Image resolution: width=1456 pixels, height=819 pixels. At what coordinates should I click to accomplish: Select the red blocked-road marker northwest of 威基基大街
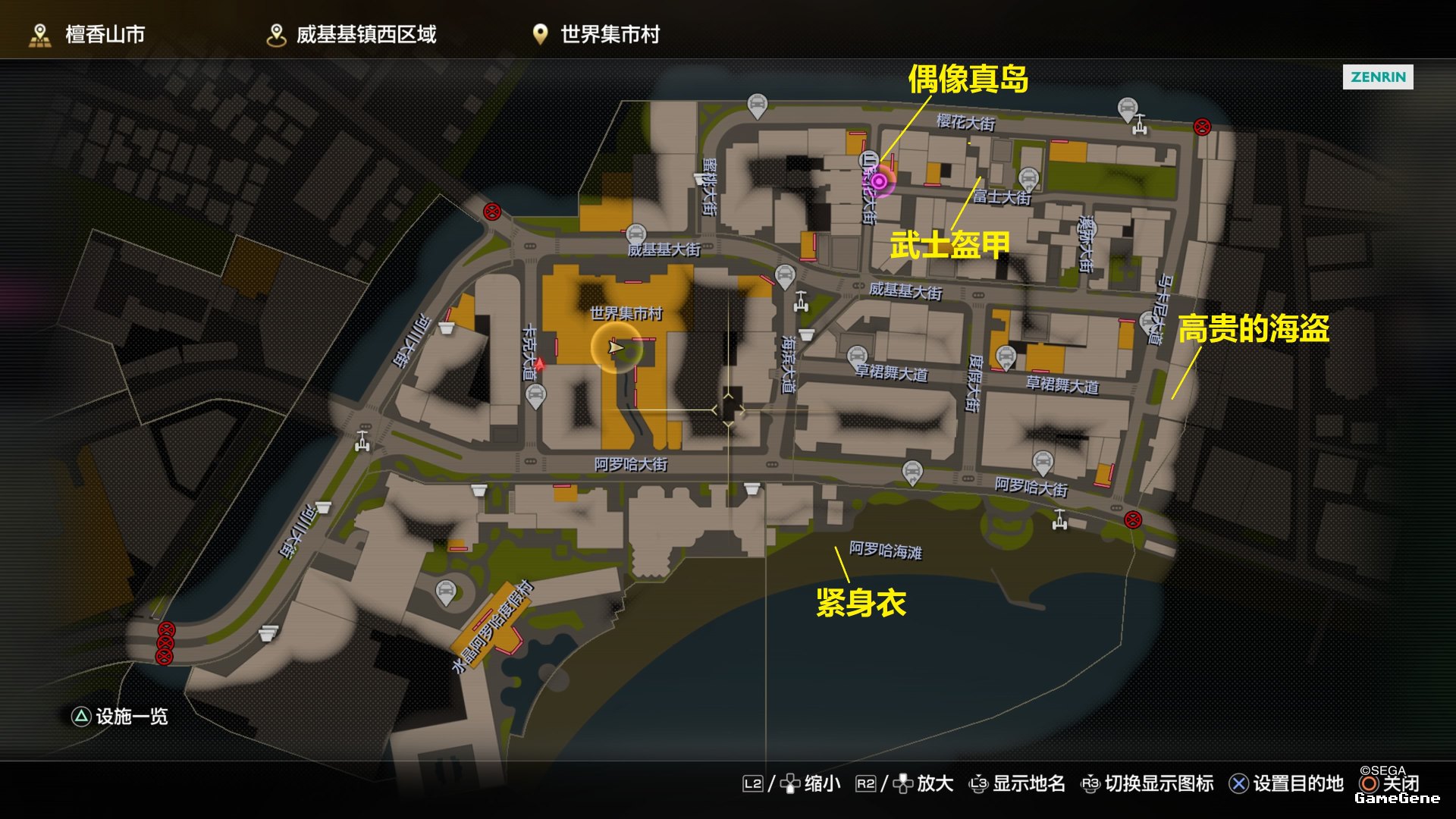coord(492,212)
